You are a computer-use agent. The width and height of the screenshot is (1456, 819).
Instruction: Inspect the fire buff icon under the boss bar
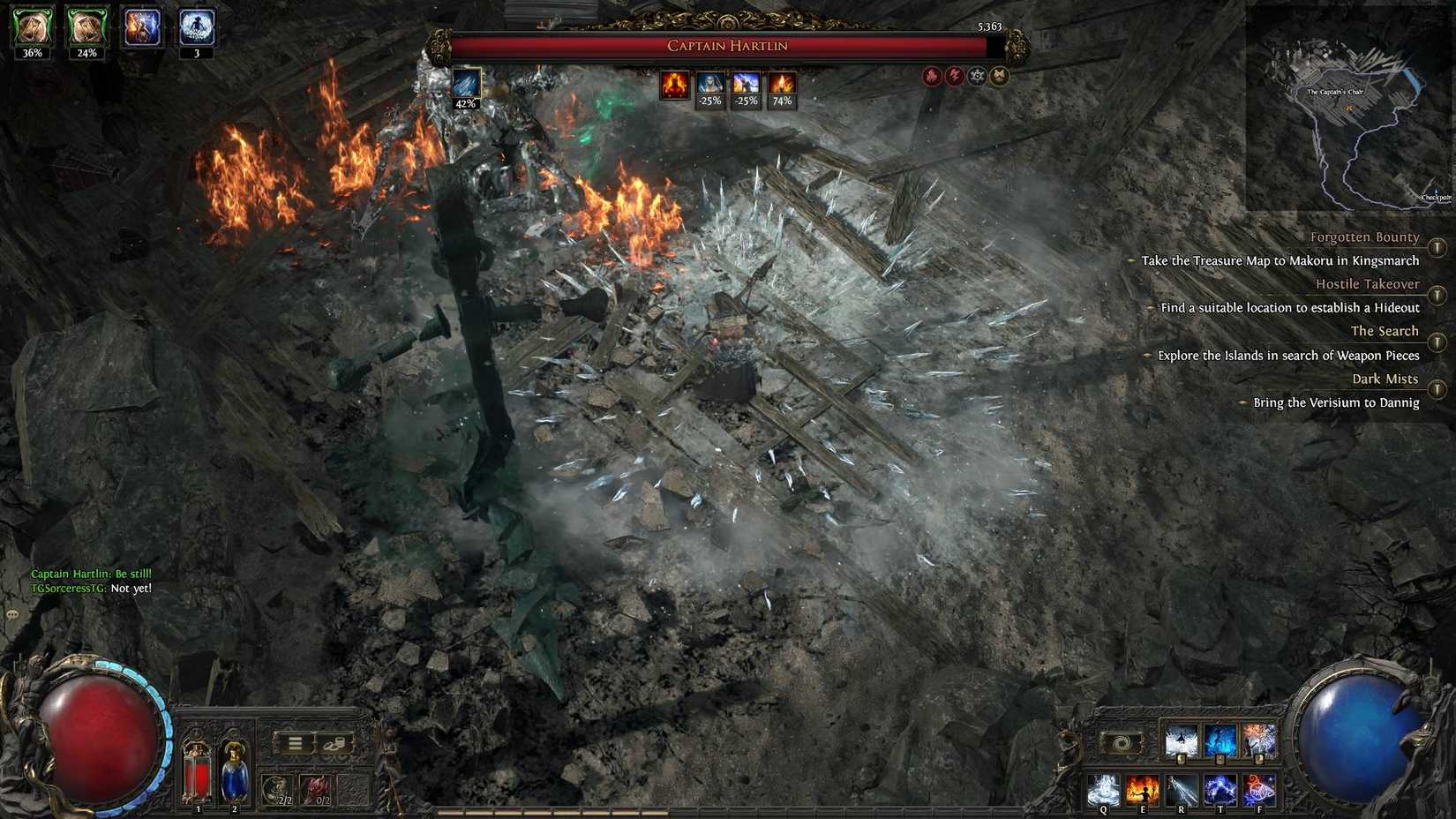click(675, 86)
